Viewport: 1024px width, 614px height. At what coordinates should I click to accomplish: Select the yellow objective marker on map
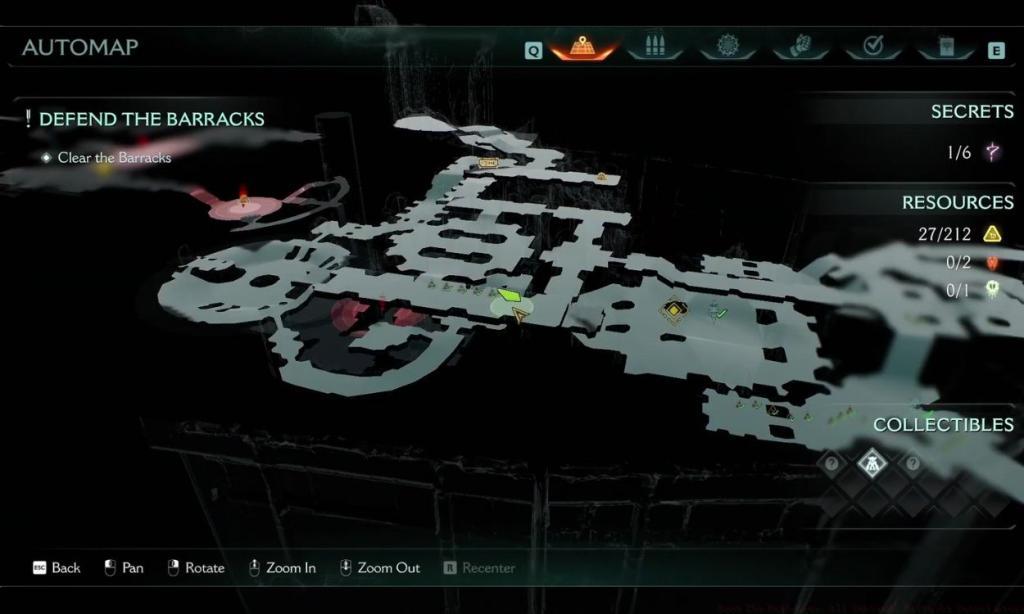(x=675, y=312)
